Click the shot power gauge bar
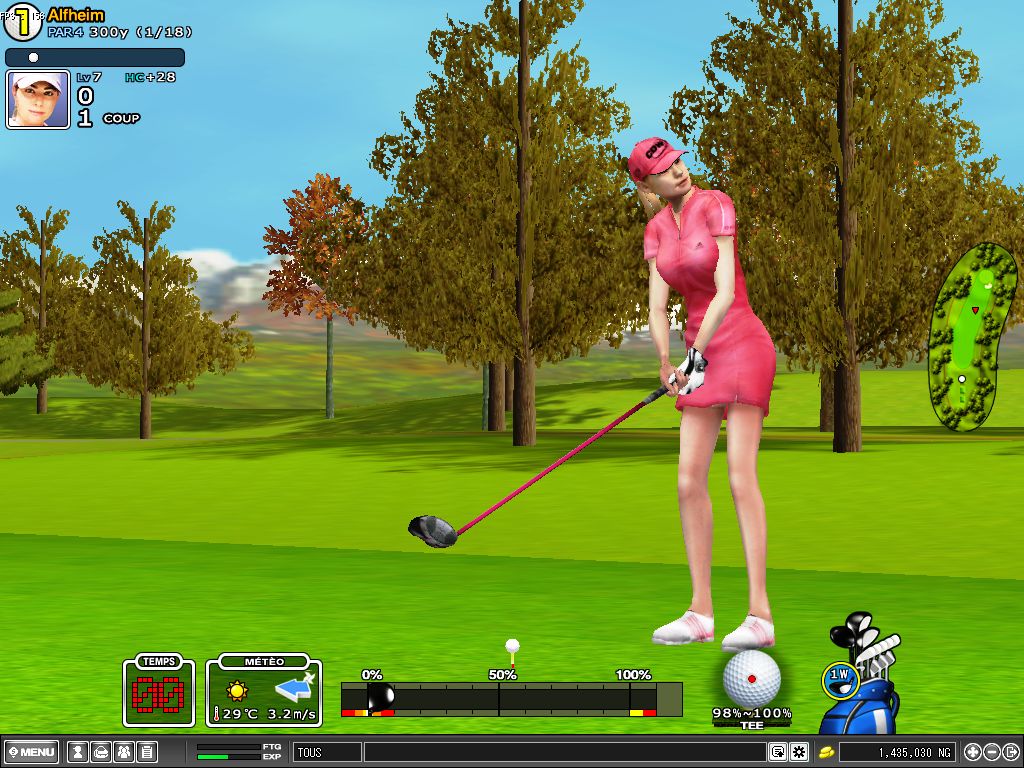1024x768 pixels. 510,698
